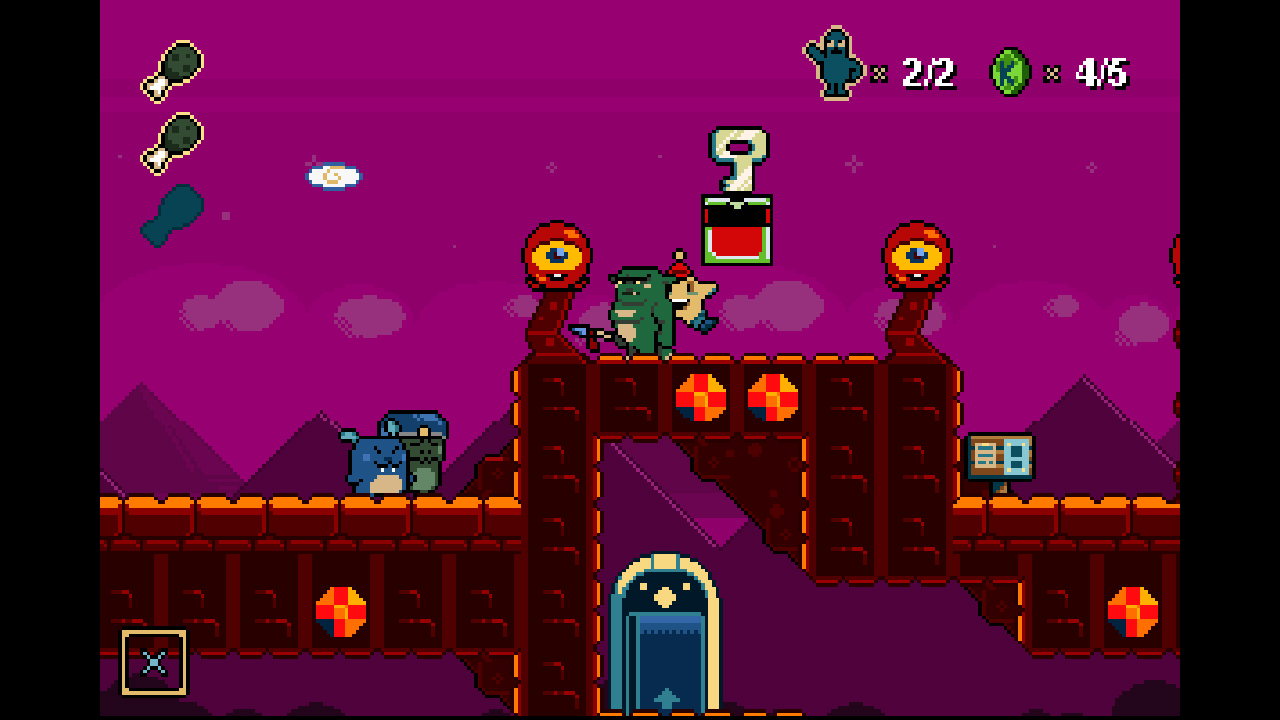Click the rescued creature counter icon
Screen dimensions: 1280x720
click(x=833, y=64)
